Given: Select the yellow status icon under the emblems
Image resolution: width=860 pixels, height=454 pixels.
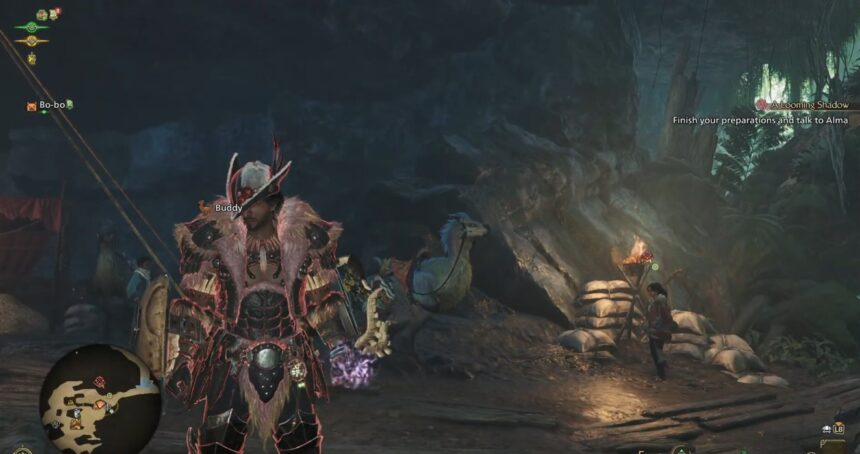Looking at the screenshot, I should pyautogui.click(x=32, y=59).
